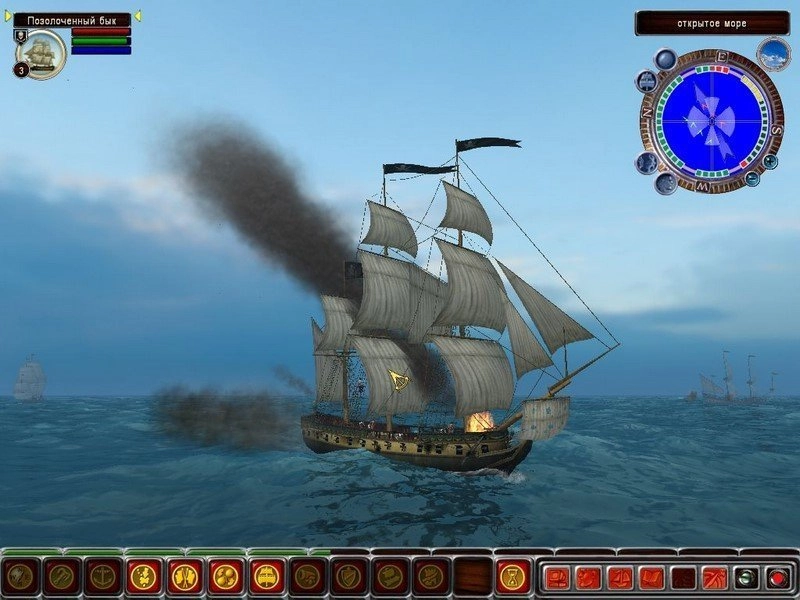This screenshot has width=800, height=600.
Task: Select the cannonballs ammunition icon
Action: tap(225, 576)
